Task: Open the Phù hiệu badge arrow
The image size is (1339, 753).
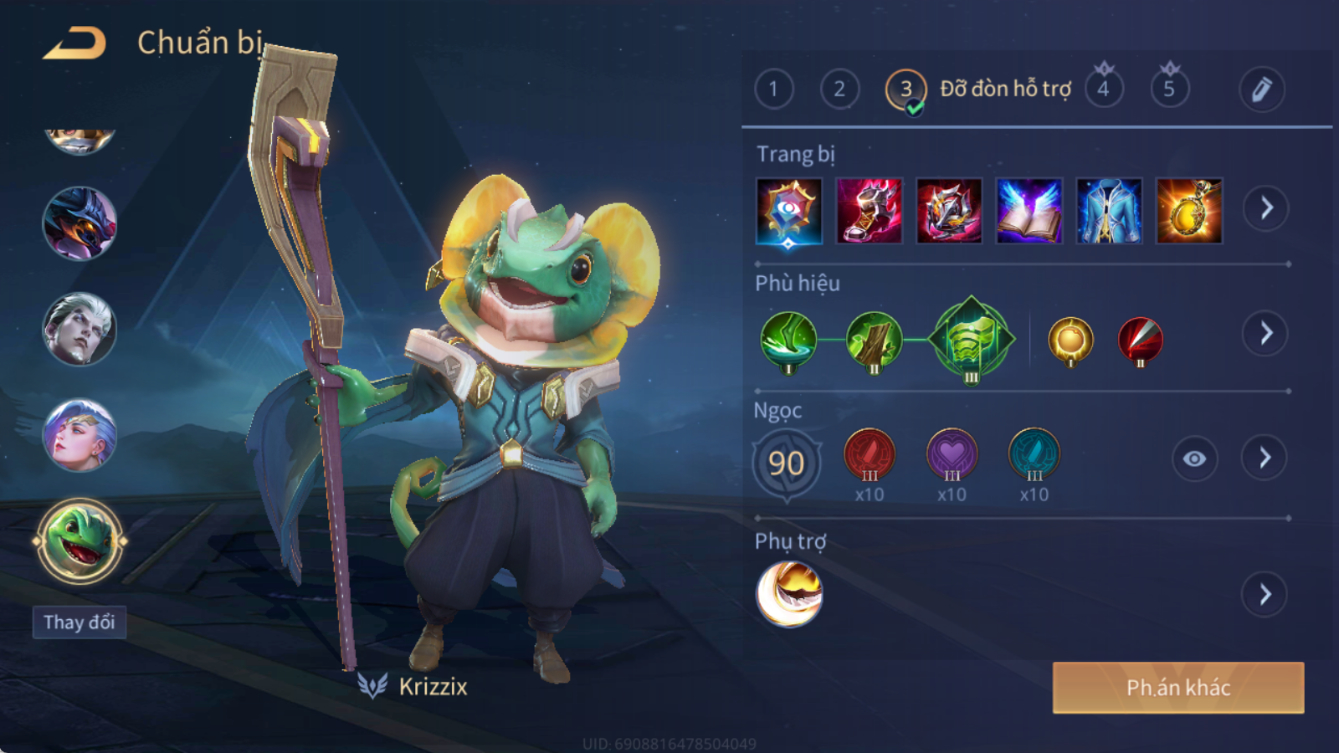Action: 1266,333
